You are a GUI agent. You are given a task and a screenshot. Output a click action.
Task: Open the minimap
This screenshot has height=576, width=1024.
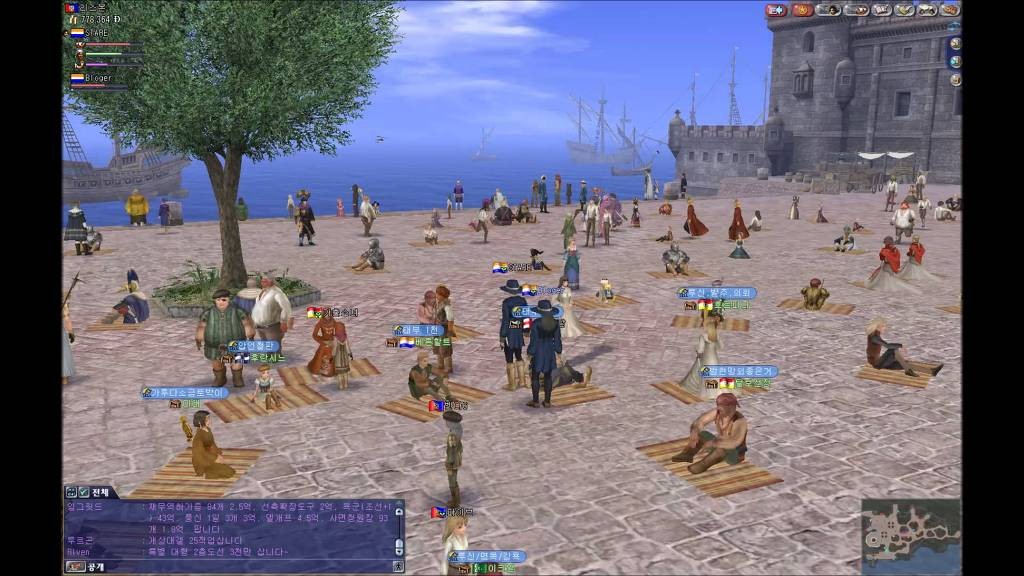(911, 534)
